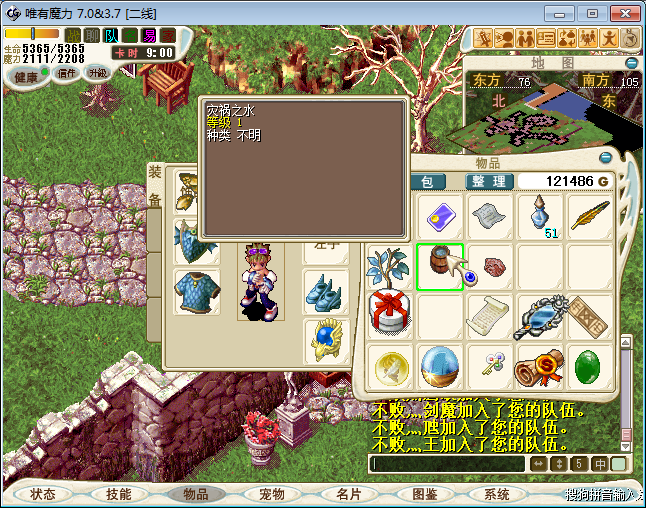The height and width of the screenshot is (508, 646).
Task: Open the 技能 skills menu
Action: pyautogui.click(x=119, y=494)
